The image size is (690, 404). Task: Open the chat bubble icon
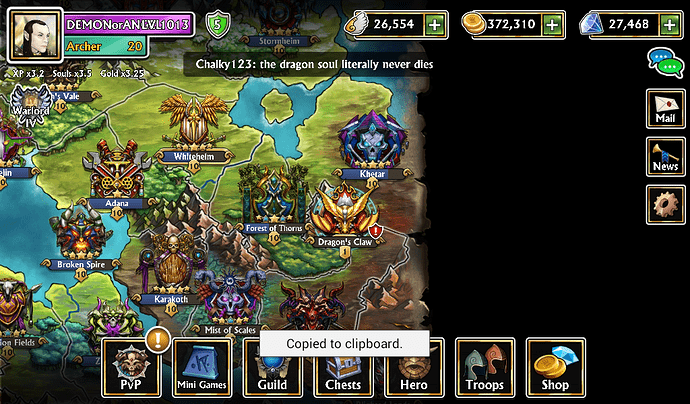pyautogui.click(x=663, y=60)
